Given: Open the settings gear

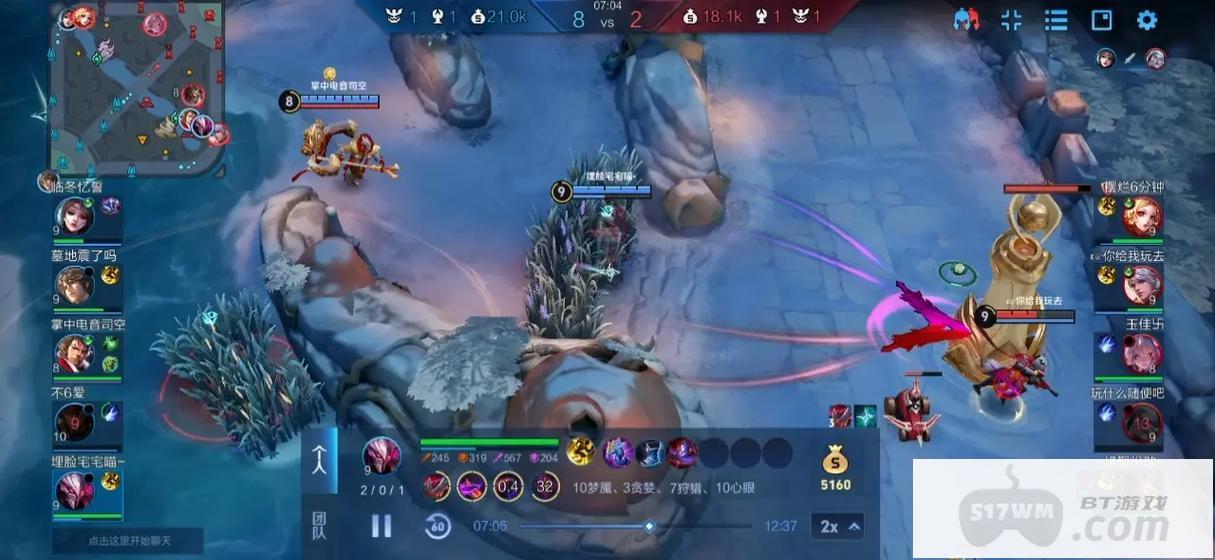Looking at the screenshot, I should 1147,20.
